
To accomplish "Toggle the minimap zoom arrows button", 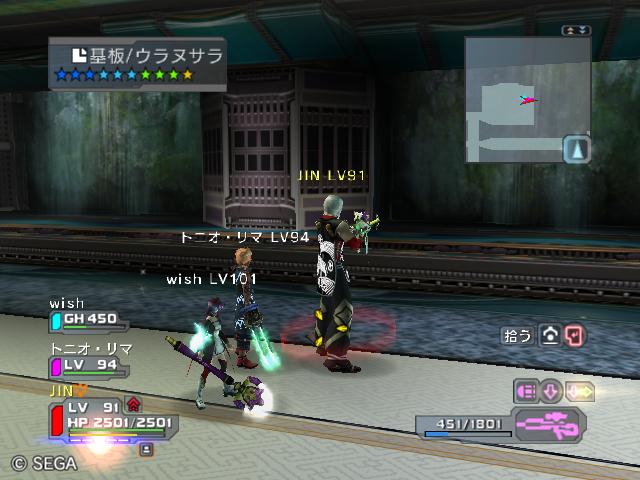I will click(x=575, y=31).
